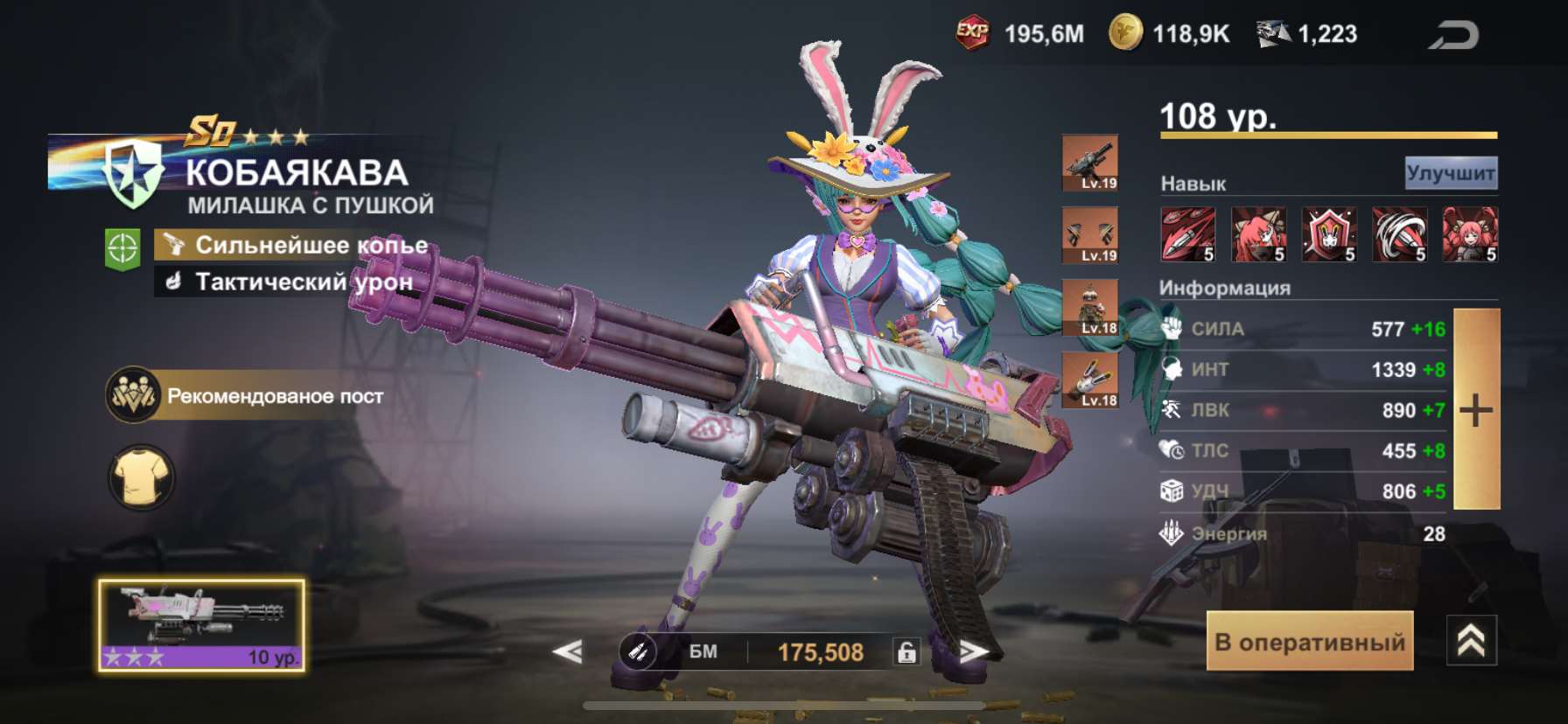This screenshot has width=1568, height=724.
Task: Select the Lv.18 bunny accessory slot
Action: (x=1089, y=380)
